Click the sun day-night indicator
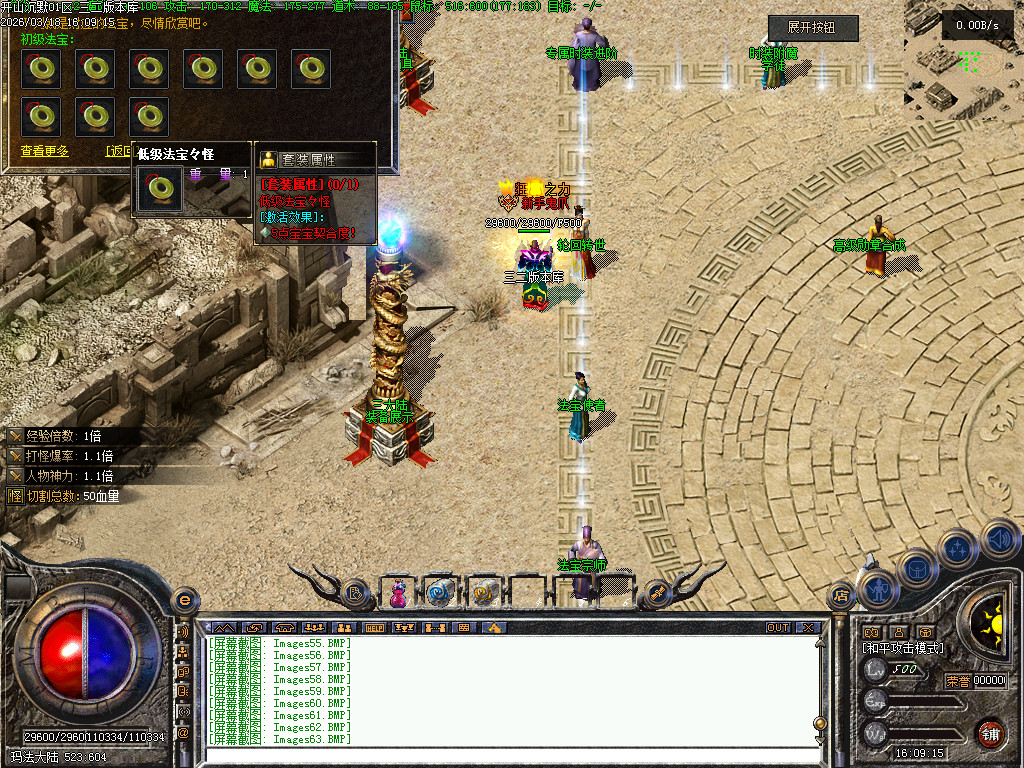1024x768 pixels. 994,621
